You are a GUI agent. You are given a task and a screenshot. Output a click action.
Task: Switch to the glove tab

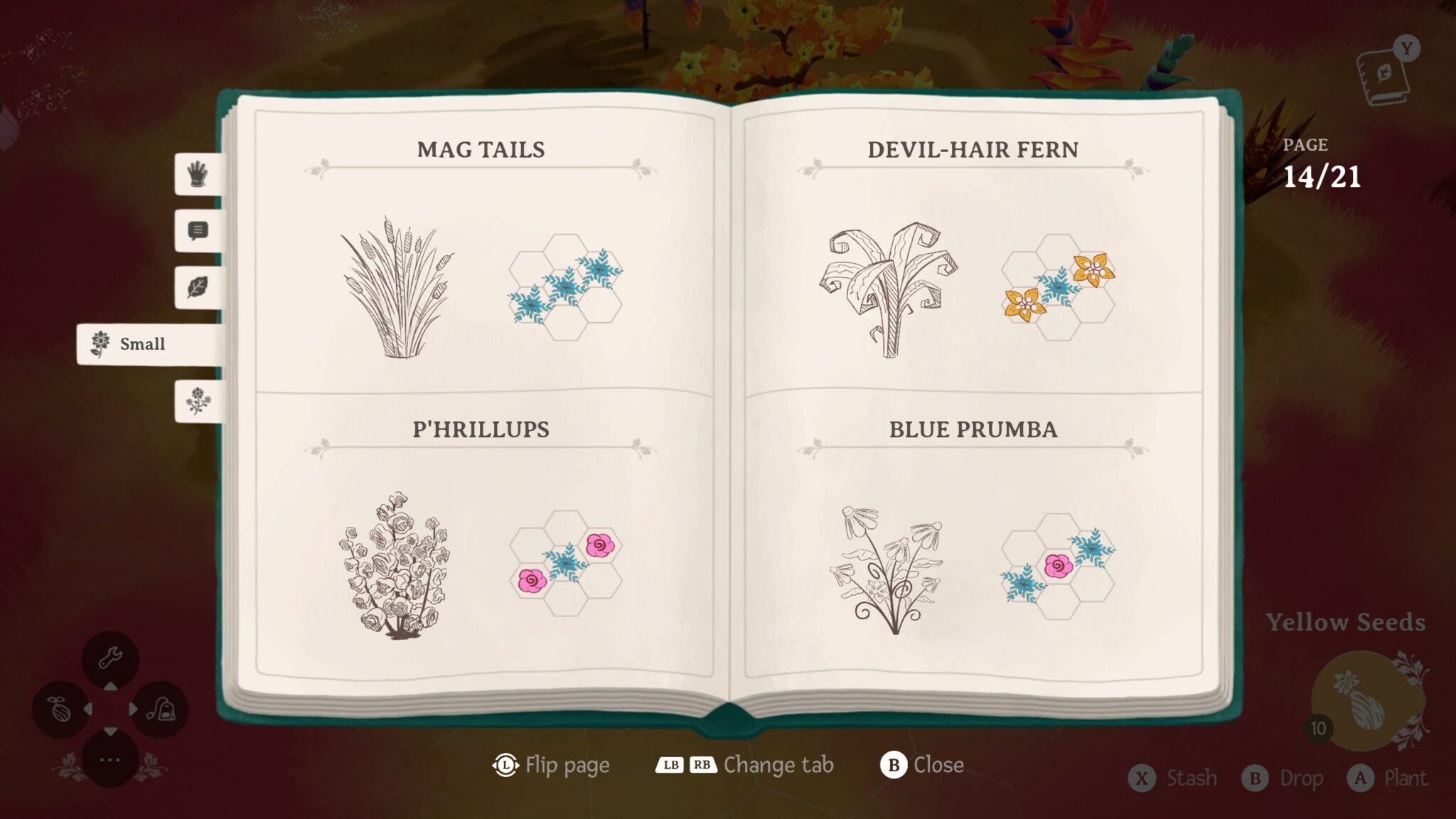pos(198,173)
